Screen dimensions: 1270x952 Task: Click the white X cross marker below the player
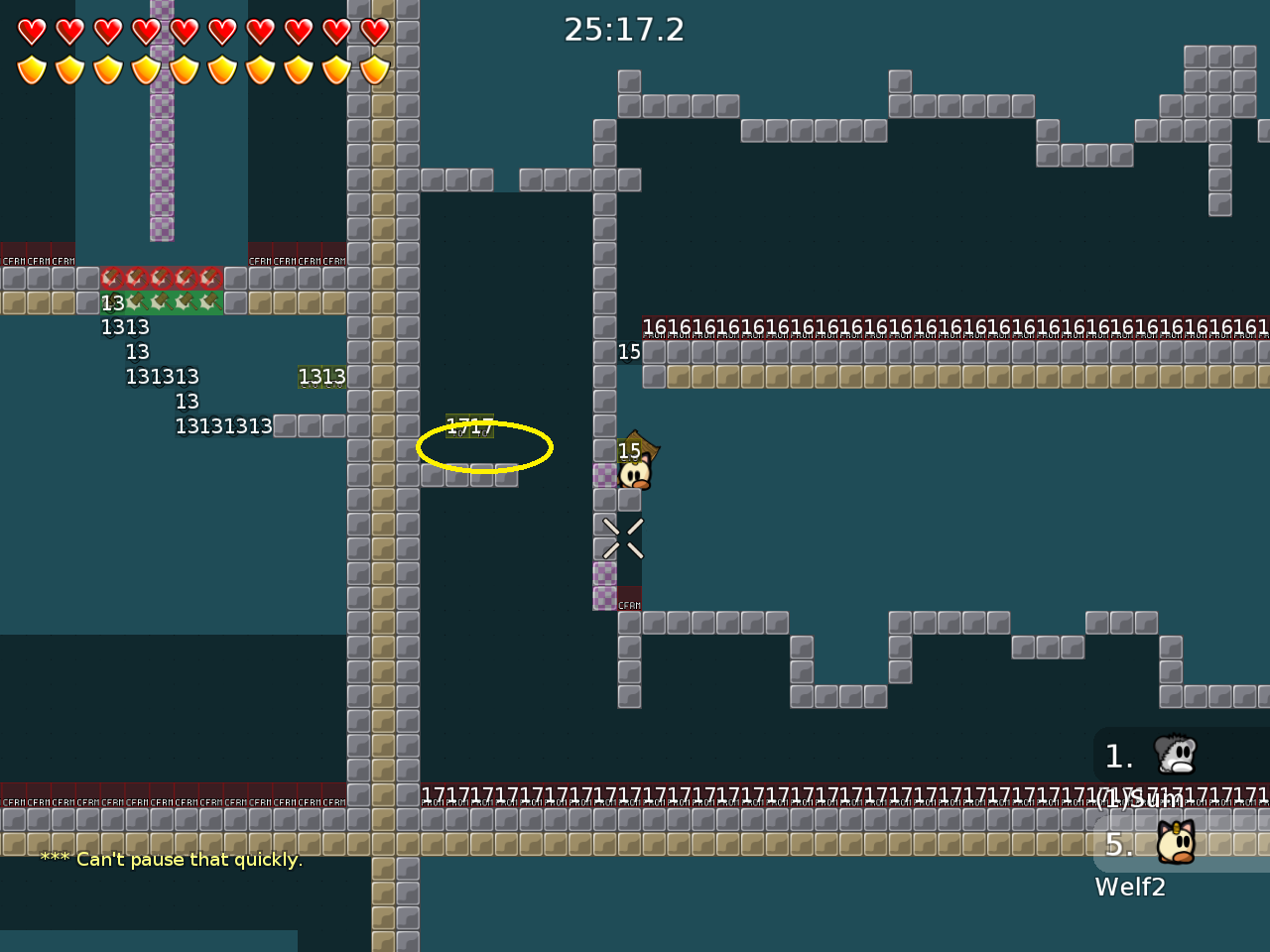(x=622, y=536)
